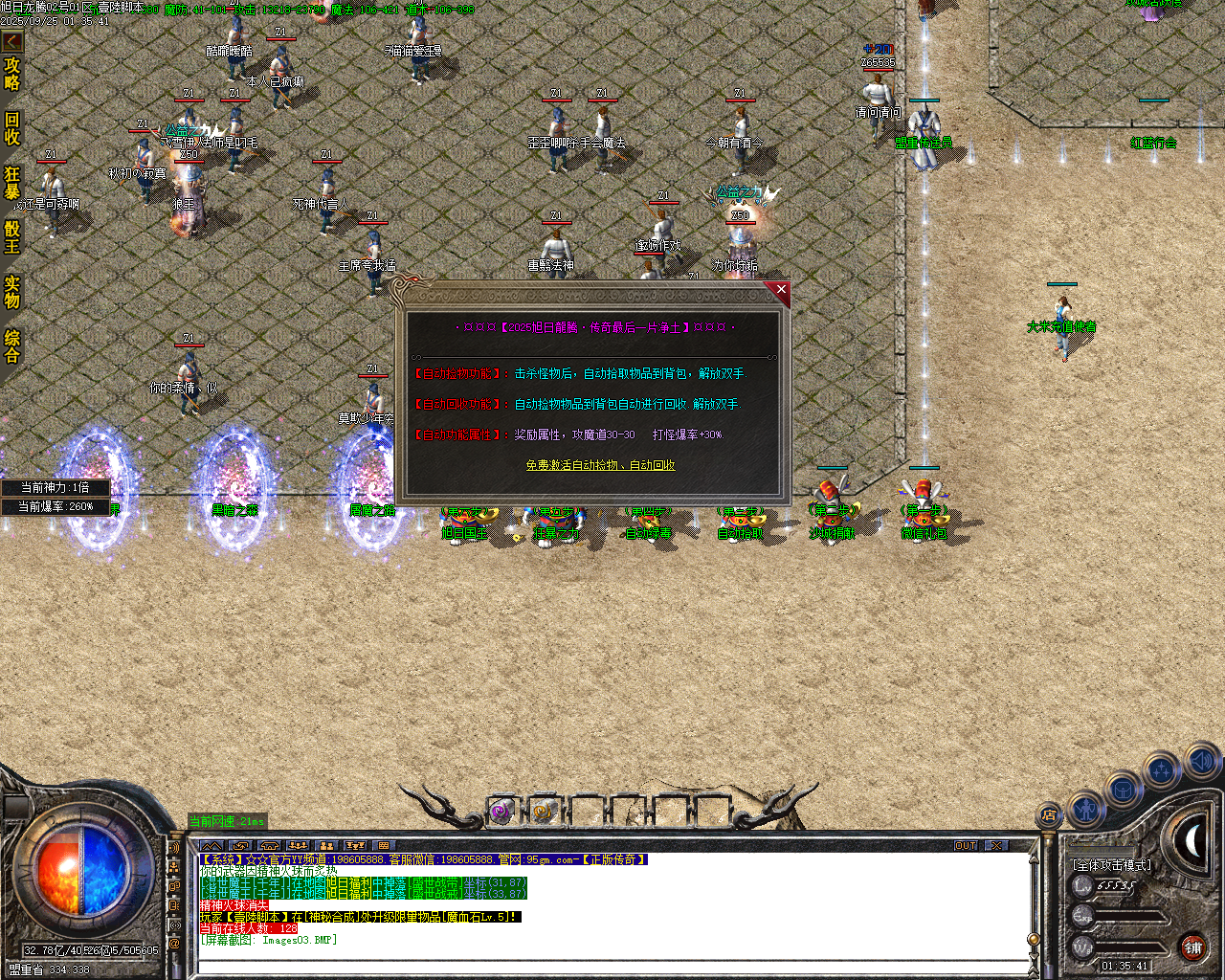Click the sparkling stars skill icon bottom right
This screenshot has height=980, width=1225.
tap(1160, 769)
